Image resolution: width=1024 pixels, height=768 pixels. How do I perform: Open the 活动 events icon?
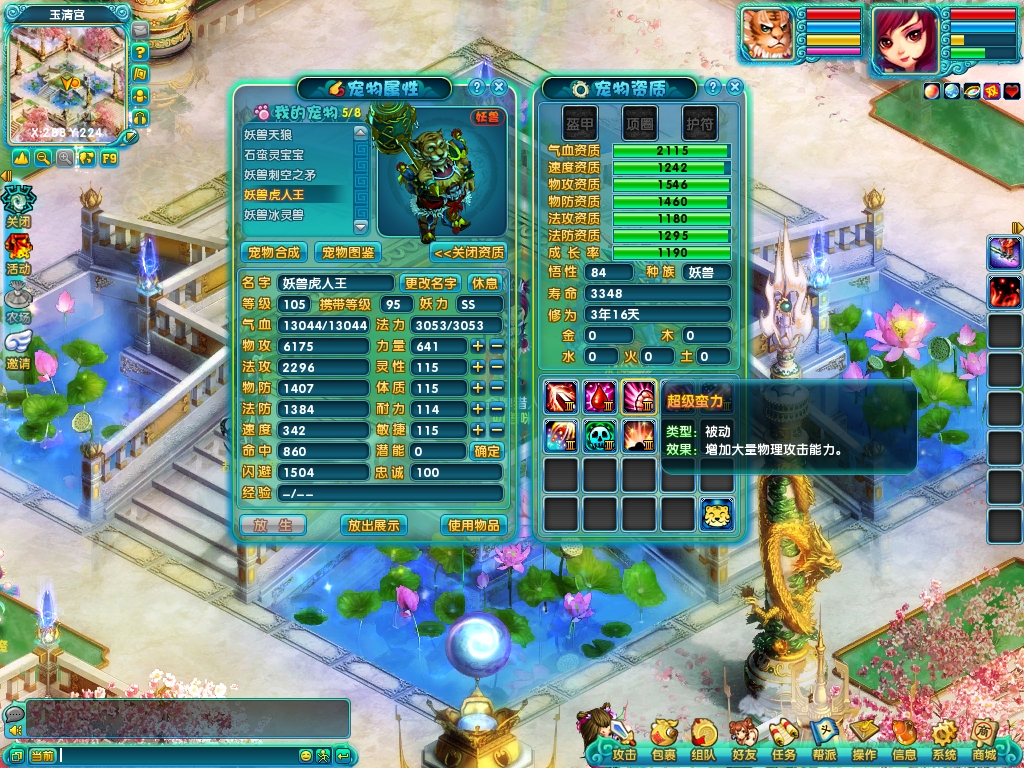click(18, 253)
